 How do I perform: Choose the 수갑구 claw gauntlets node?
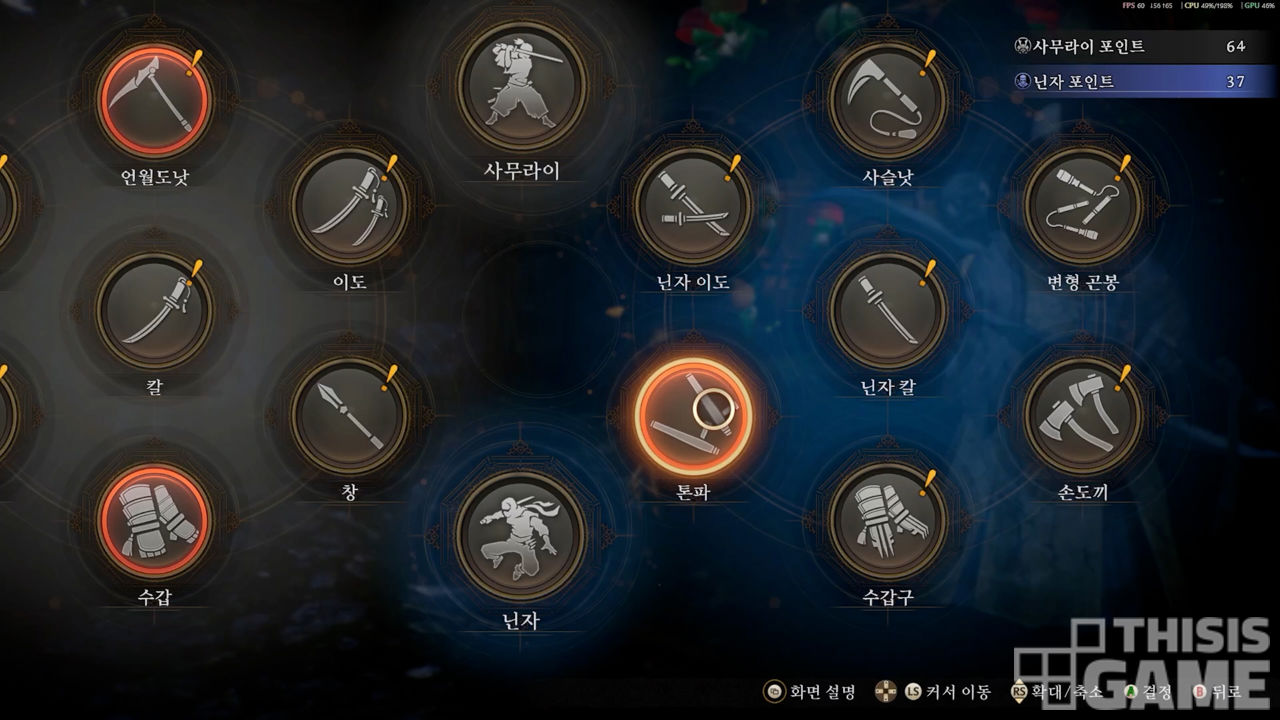point(888,521)
